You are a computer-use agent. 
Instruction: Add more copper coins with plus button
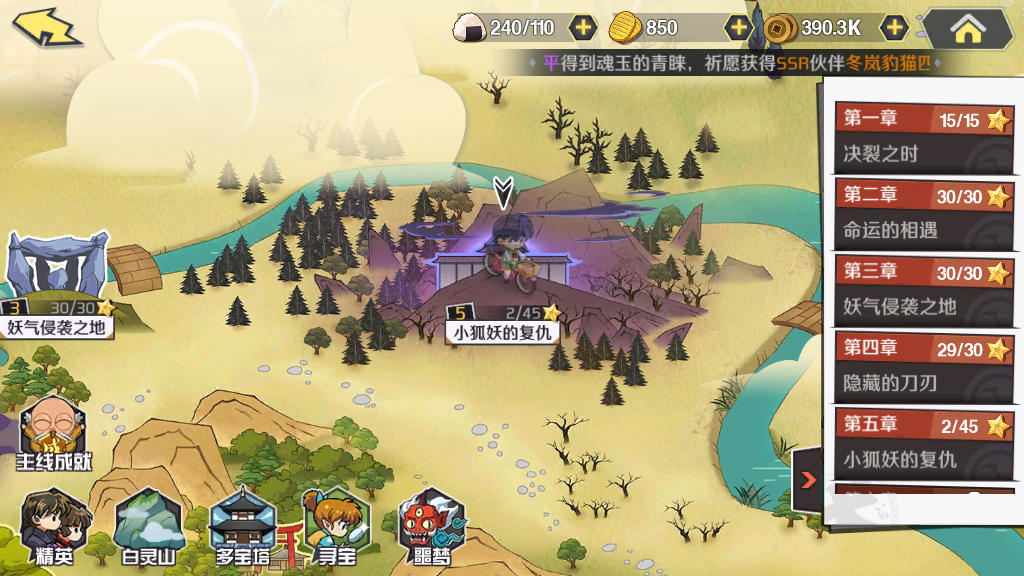pyautogui.click(x=894, y=28)
